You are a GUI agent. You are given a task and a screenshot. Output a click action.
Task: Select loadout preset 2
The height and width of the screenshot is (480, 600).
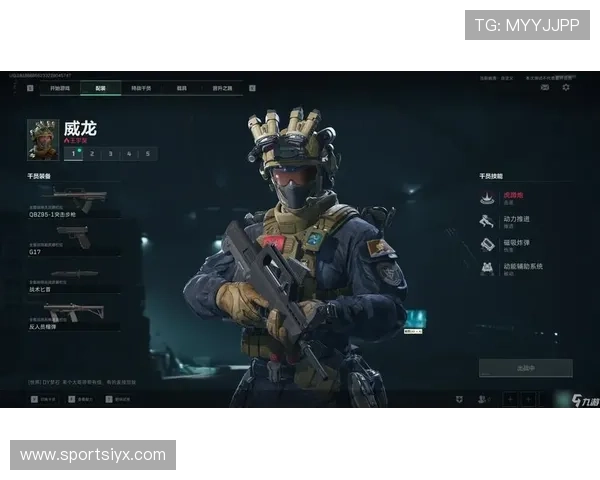[91, 153]
